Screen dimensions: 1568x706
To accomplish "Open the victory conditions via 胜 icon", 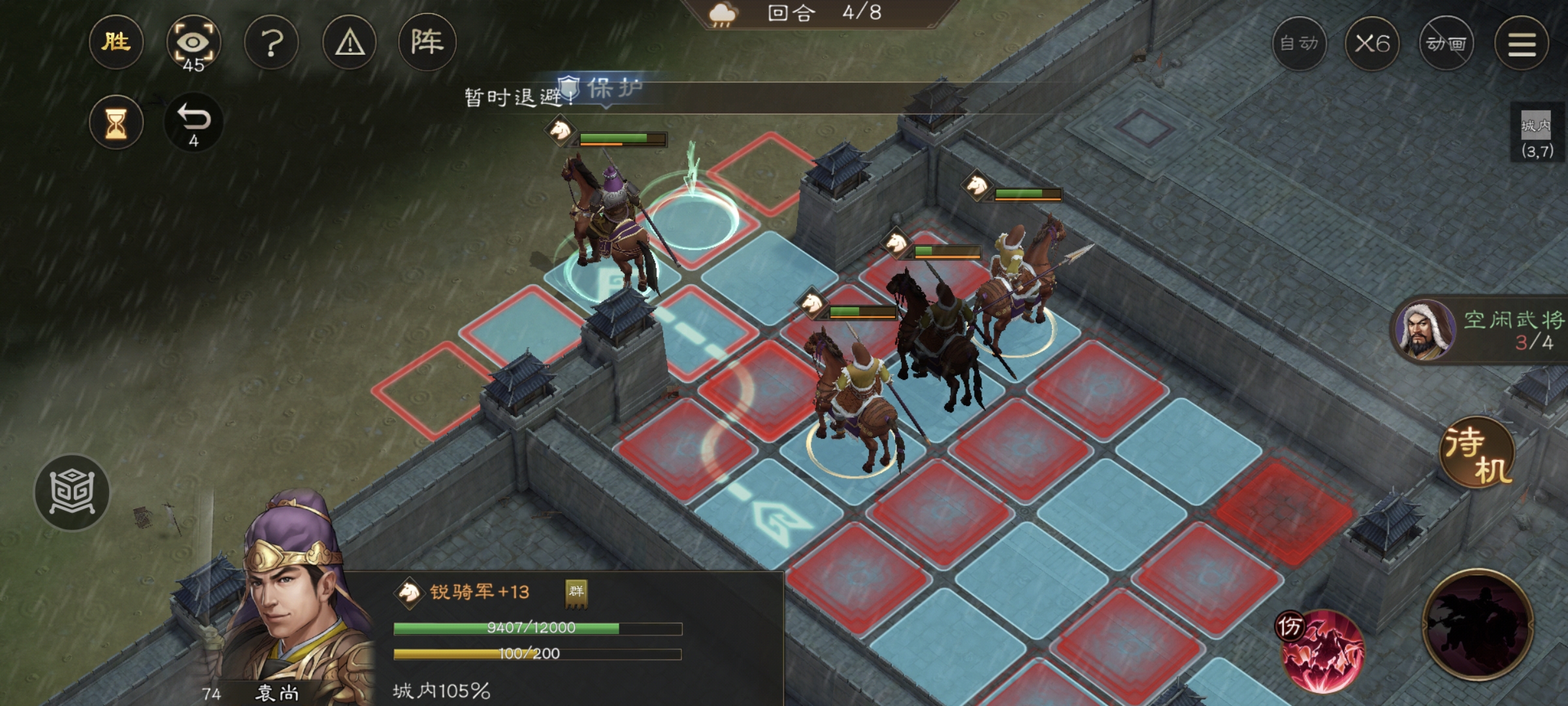I will coord(116,42).
